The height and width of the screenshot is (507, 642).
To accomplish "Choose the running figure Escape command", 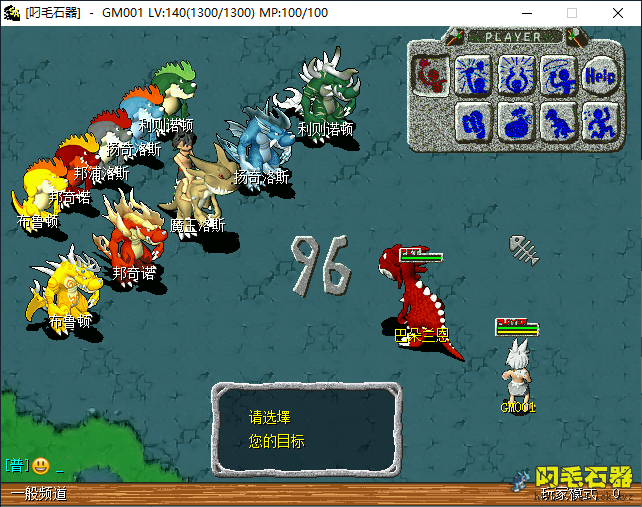I will pos(600,121).
